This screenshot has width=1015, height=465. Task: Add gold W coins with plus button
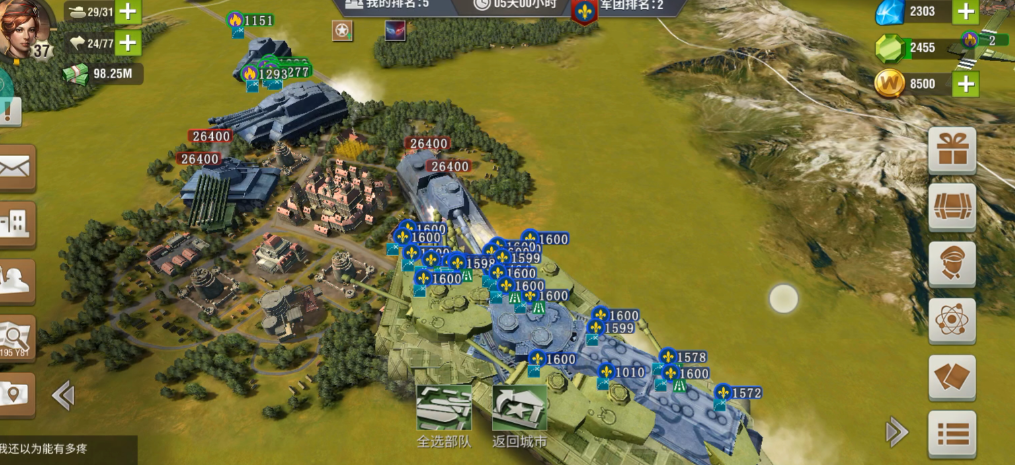(x=965, y=84)
